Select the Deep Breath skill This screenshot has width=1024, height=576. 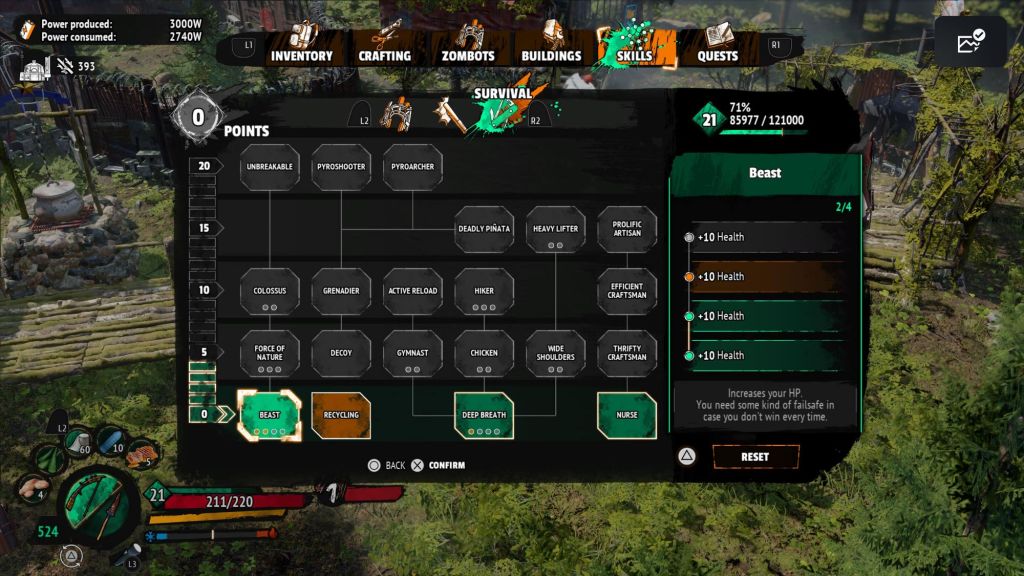(x=484, y=415)
